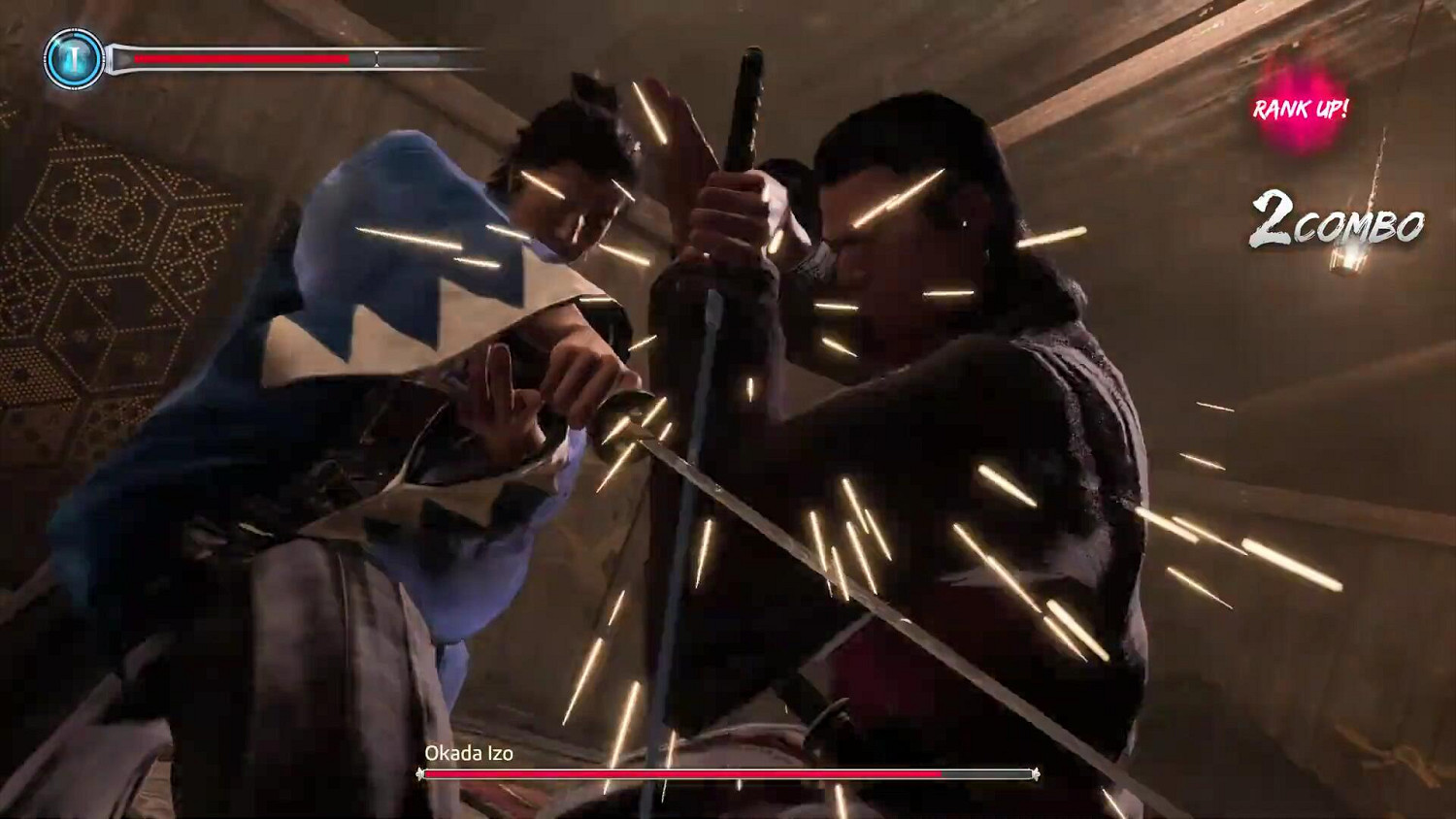Click the Okada Izo name label

point(470,752)
